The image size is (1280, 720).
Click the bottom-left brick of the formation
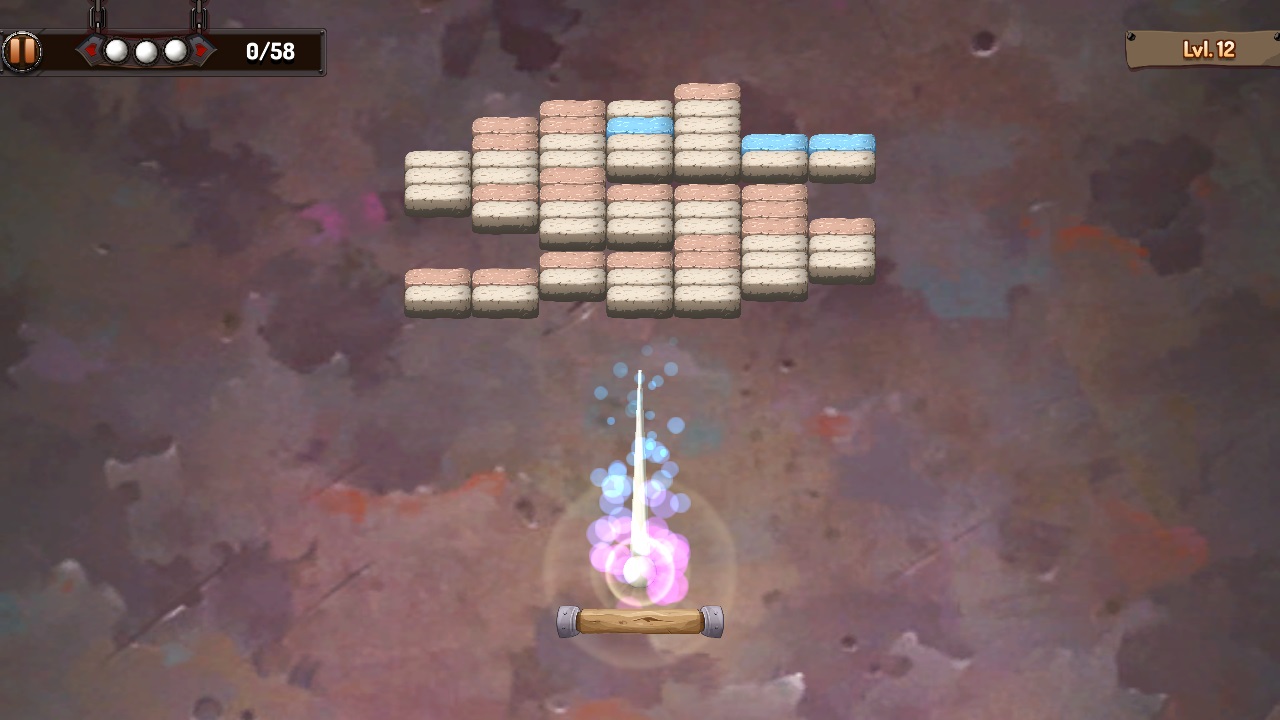[x=436, y=295]
